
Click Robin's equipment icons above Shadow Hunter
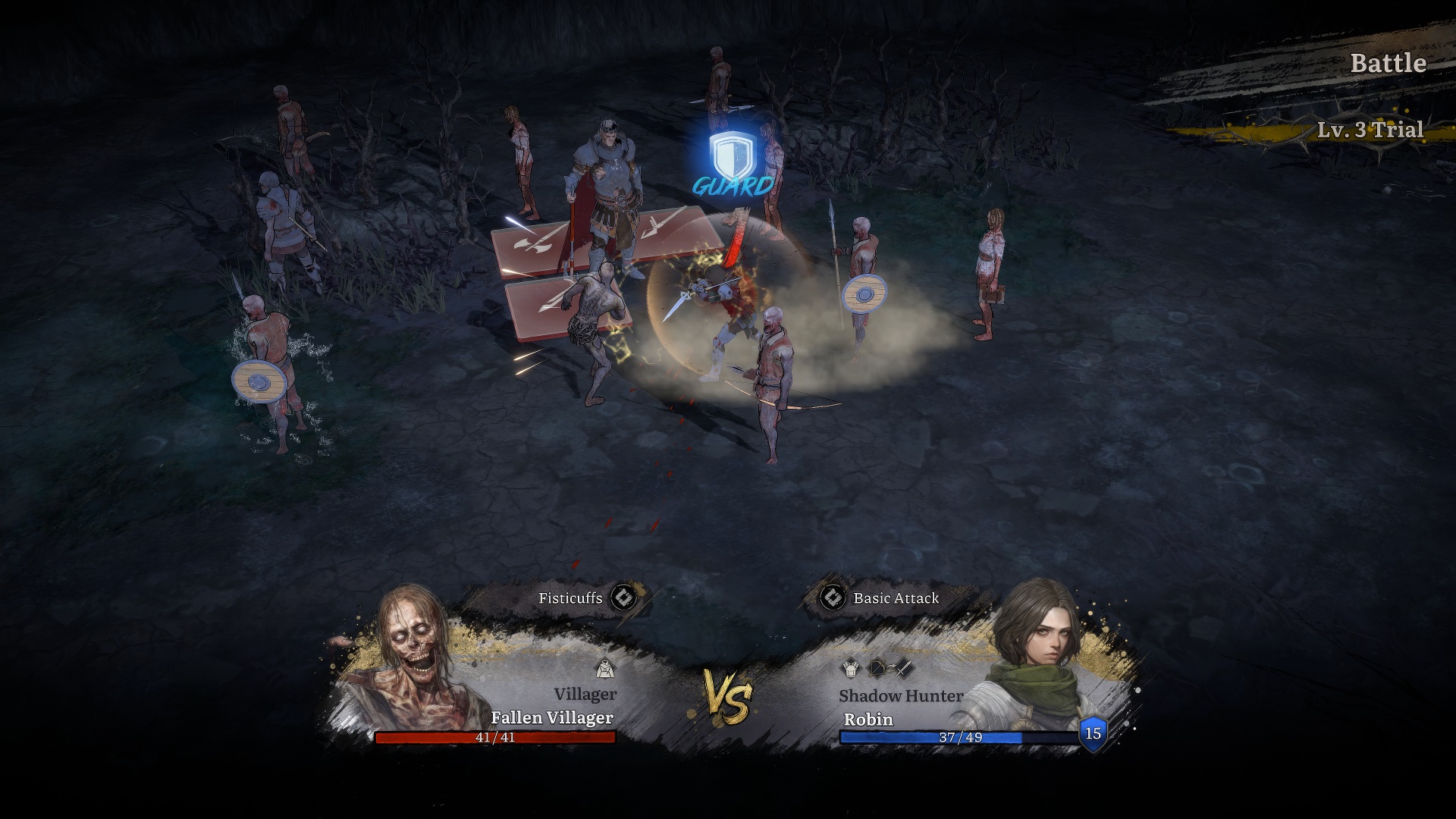click(x=878, y=669)
